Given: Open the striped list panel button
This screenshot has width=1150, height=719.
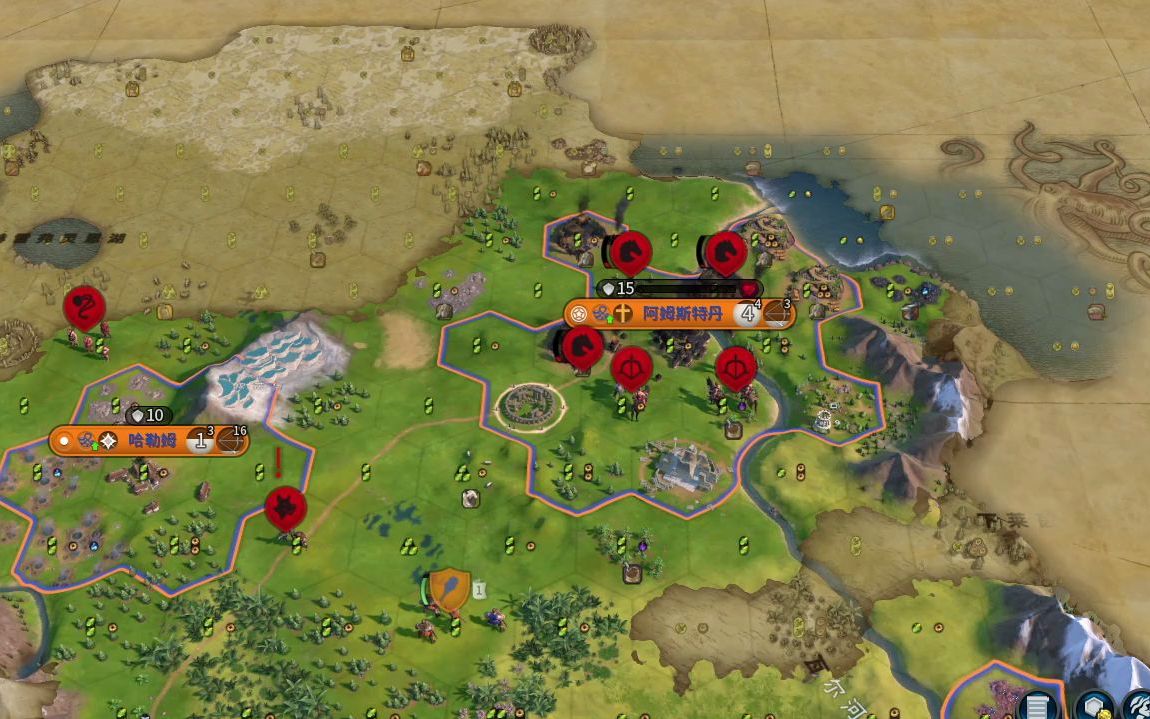Looking at the screenshot, I should [1038, 705].
